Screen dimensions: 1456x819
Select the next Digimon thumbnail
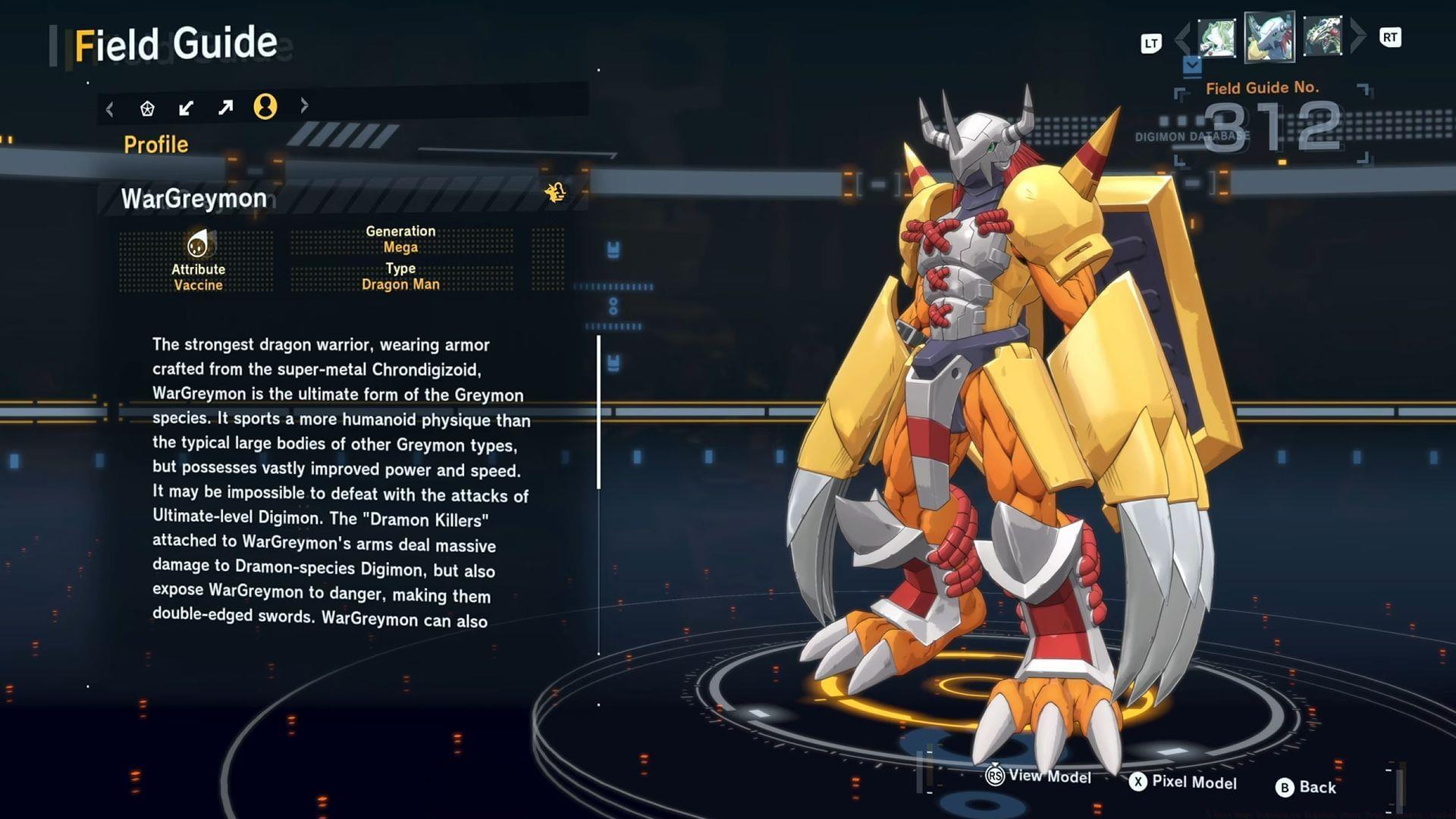pos(1323,36)
